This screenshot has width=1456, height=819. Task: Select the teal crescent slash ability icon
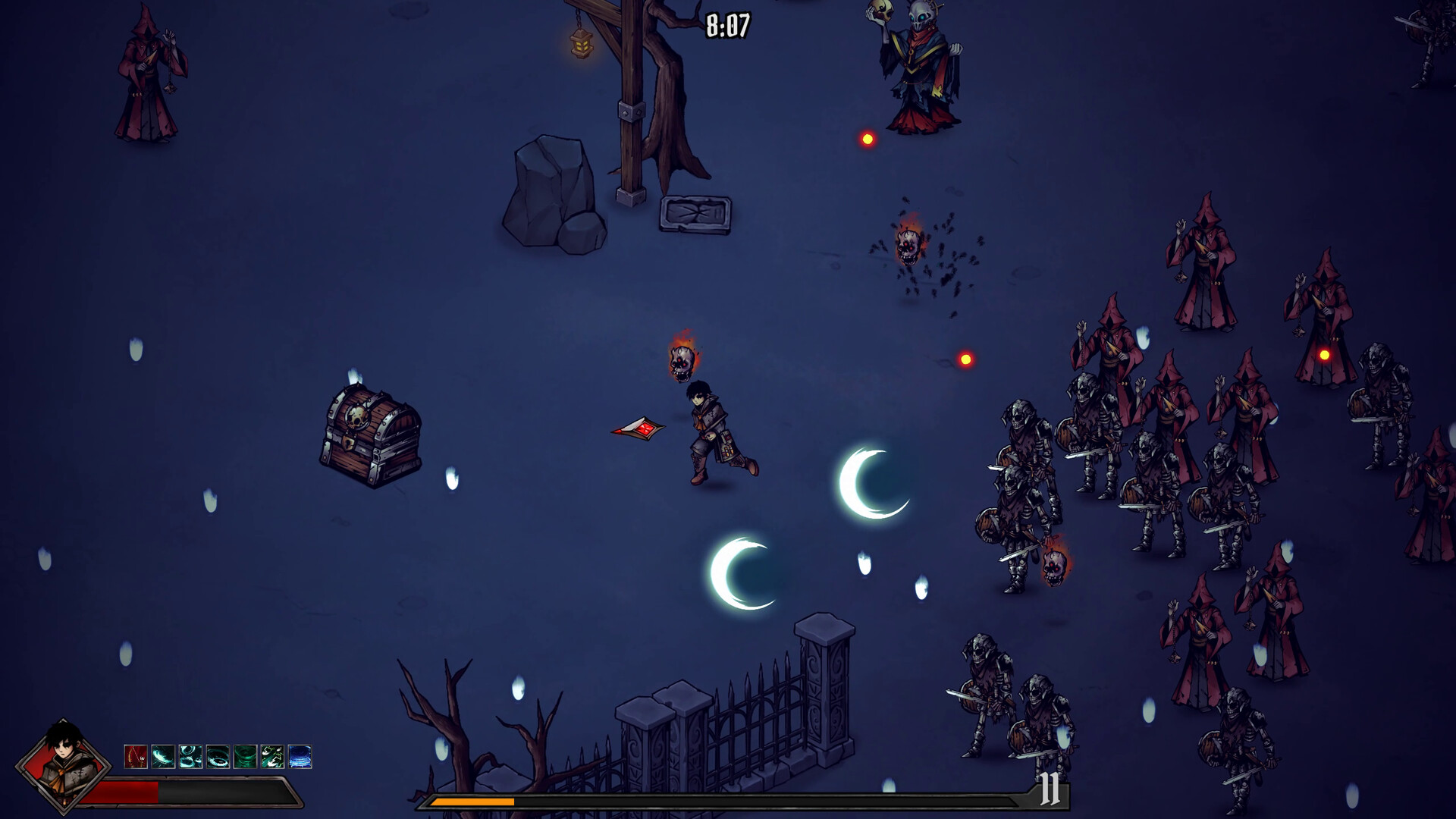click(162, 756)
